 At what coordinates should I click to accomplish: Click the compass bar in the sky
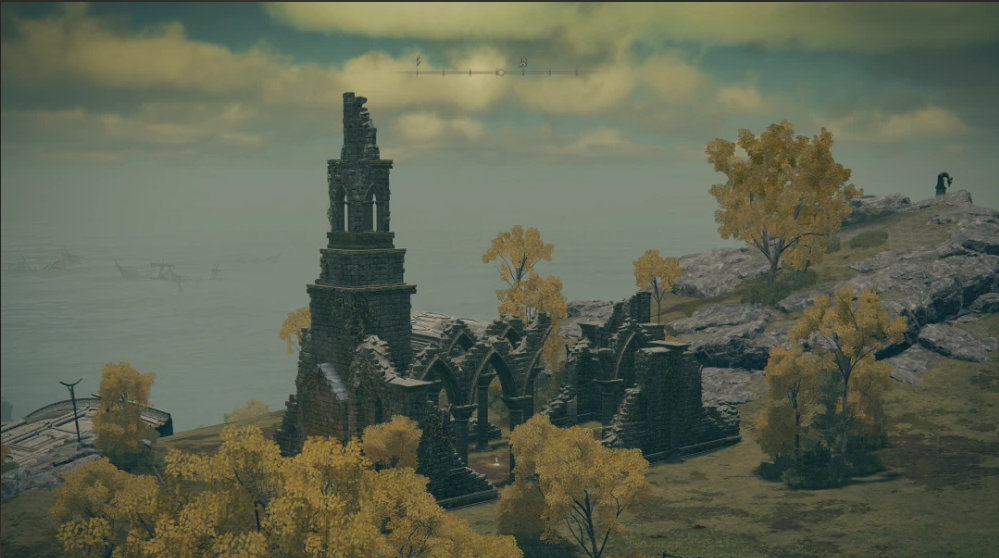pos(497,71)
